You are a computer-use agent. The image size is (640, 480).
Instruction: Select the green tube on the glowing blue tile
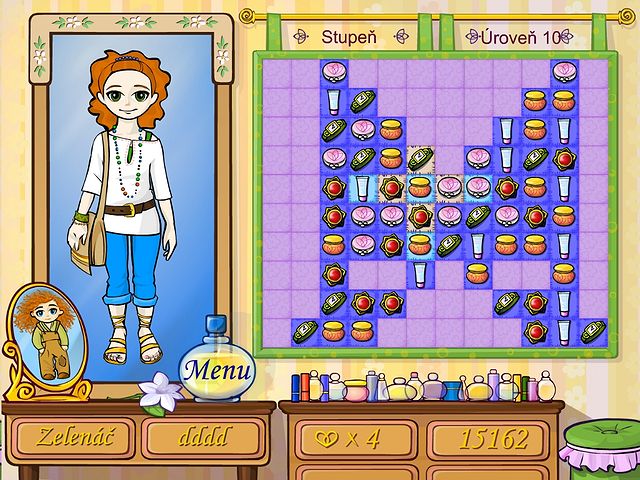click(449, 245)
